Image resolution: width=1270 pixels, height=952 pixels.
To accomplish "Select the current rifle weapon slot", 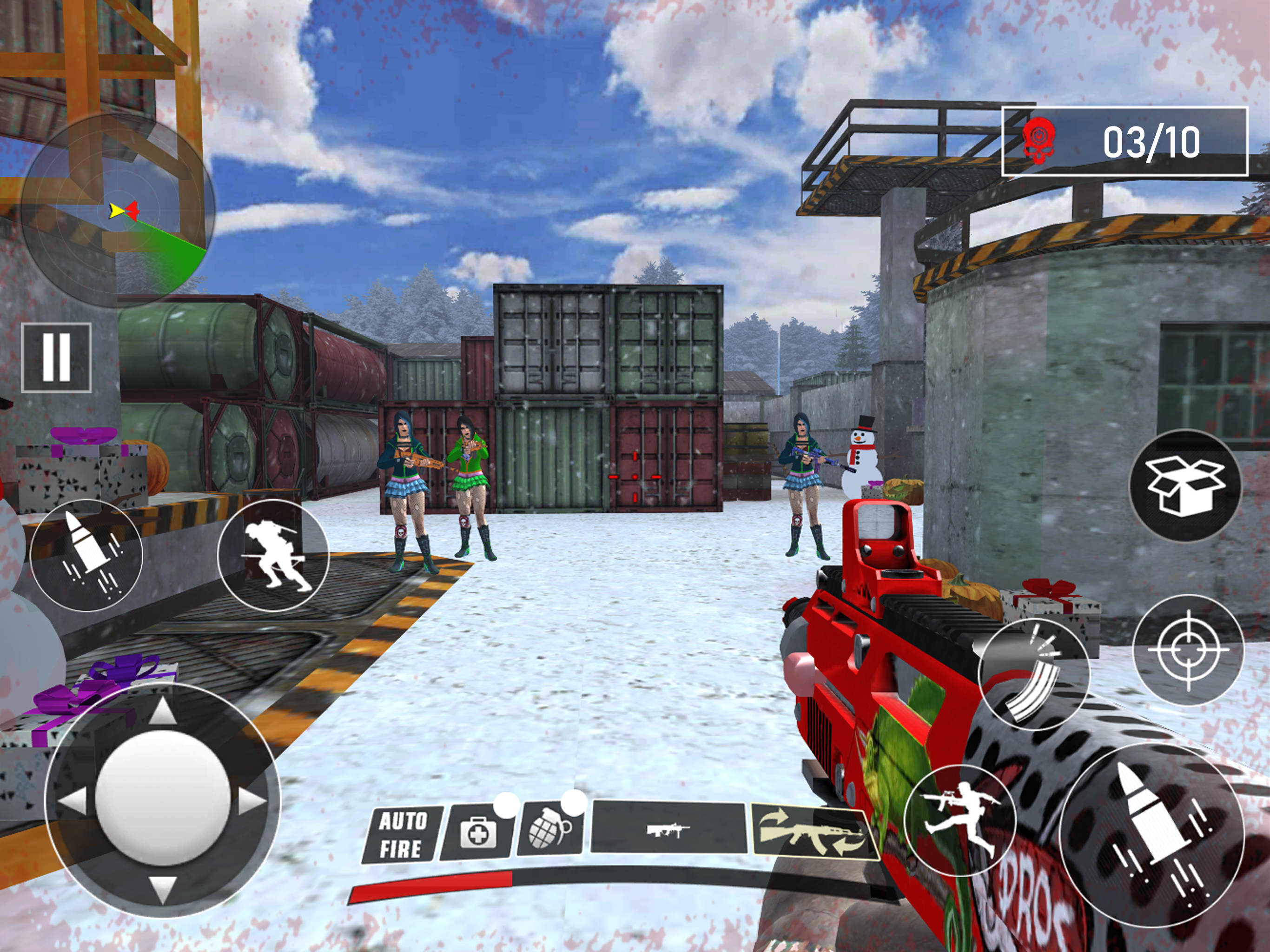I will pyautogui.click(x=668, y=828).
